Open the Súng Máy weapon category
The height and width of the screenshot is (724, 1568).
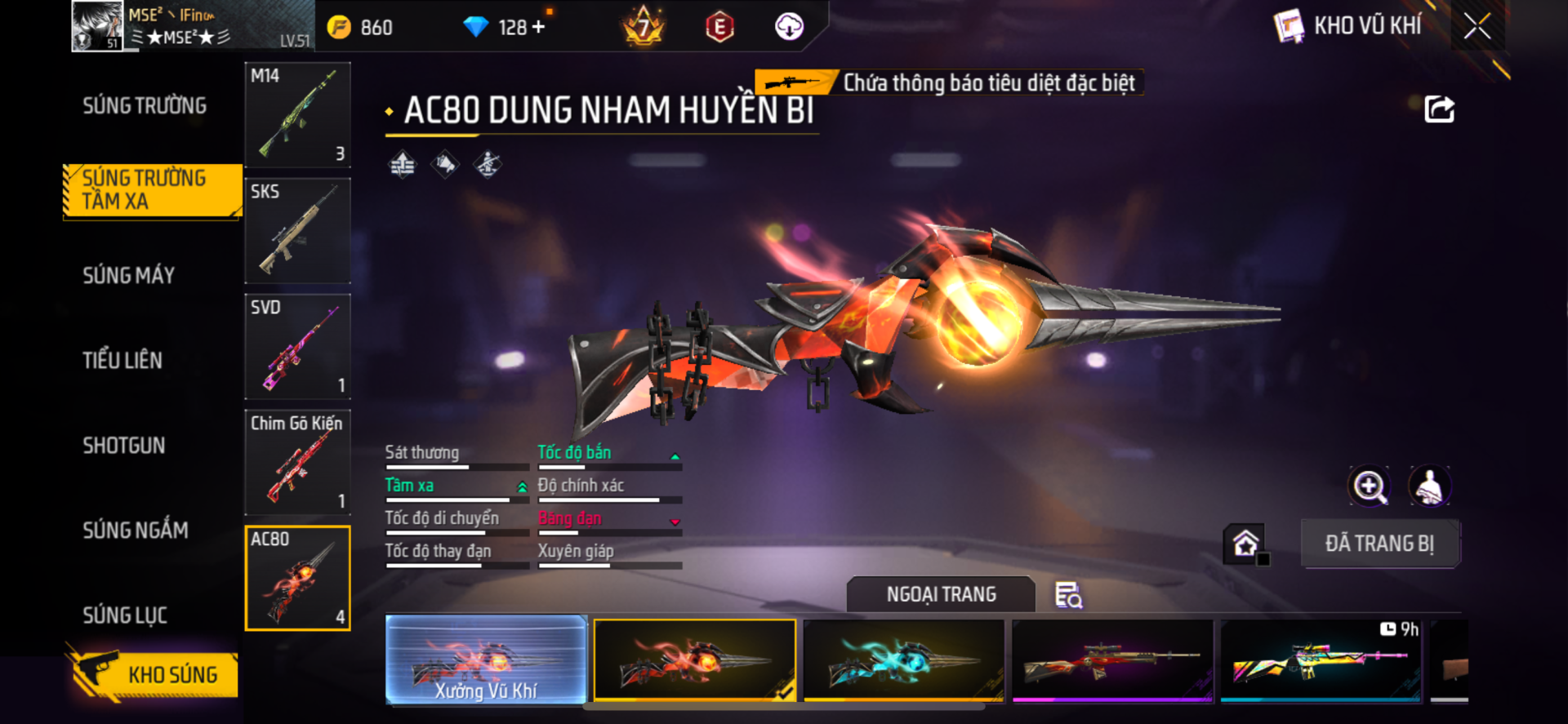[x=129, y=276]
